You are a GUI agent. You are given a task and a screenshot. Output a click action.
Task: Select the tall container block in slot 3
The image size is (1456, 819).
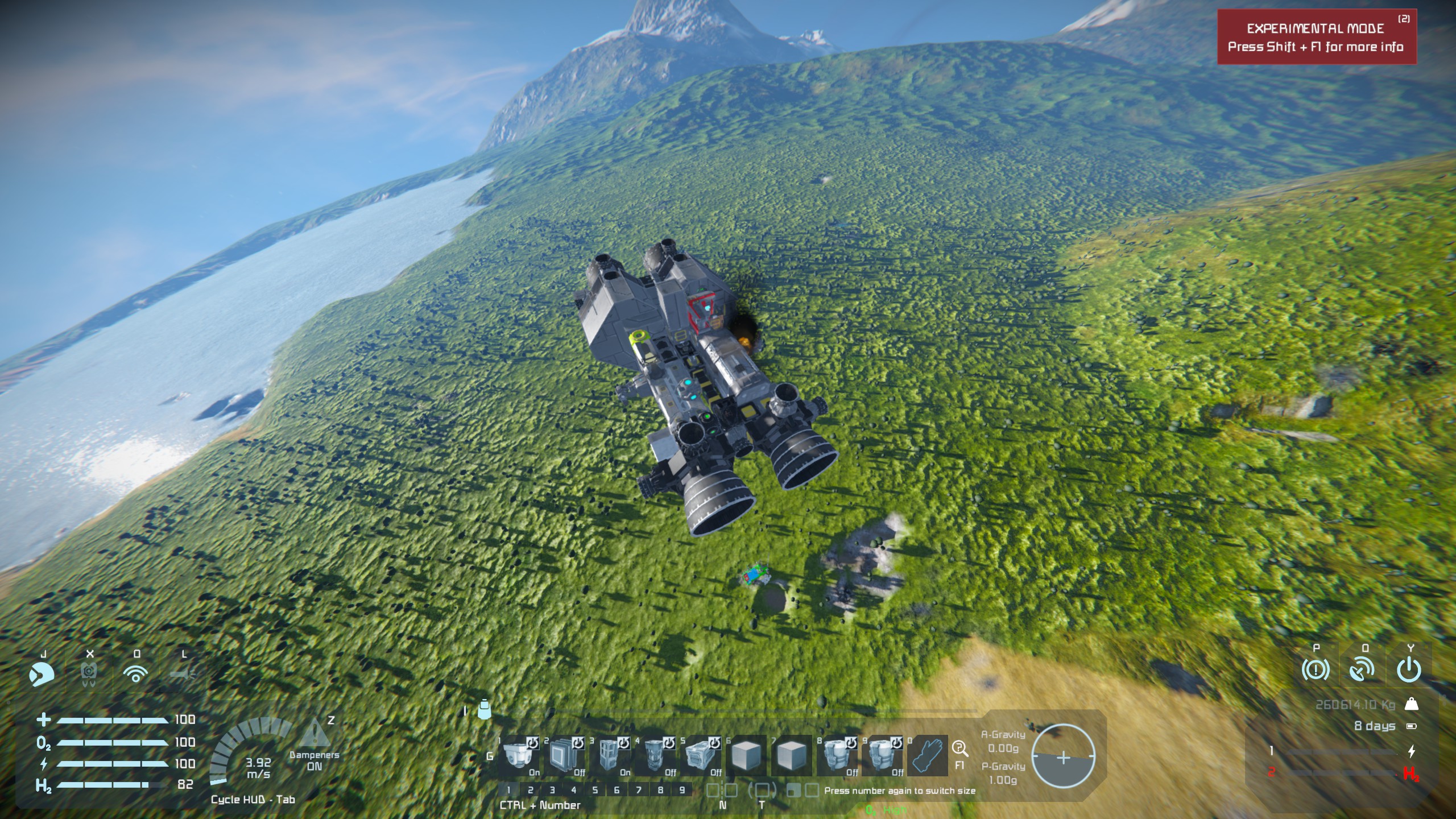[609, 755]
